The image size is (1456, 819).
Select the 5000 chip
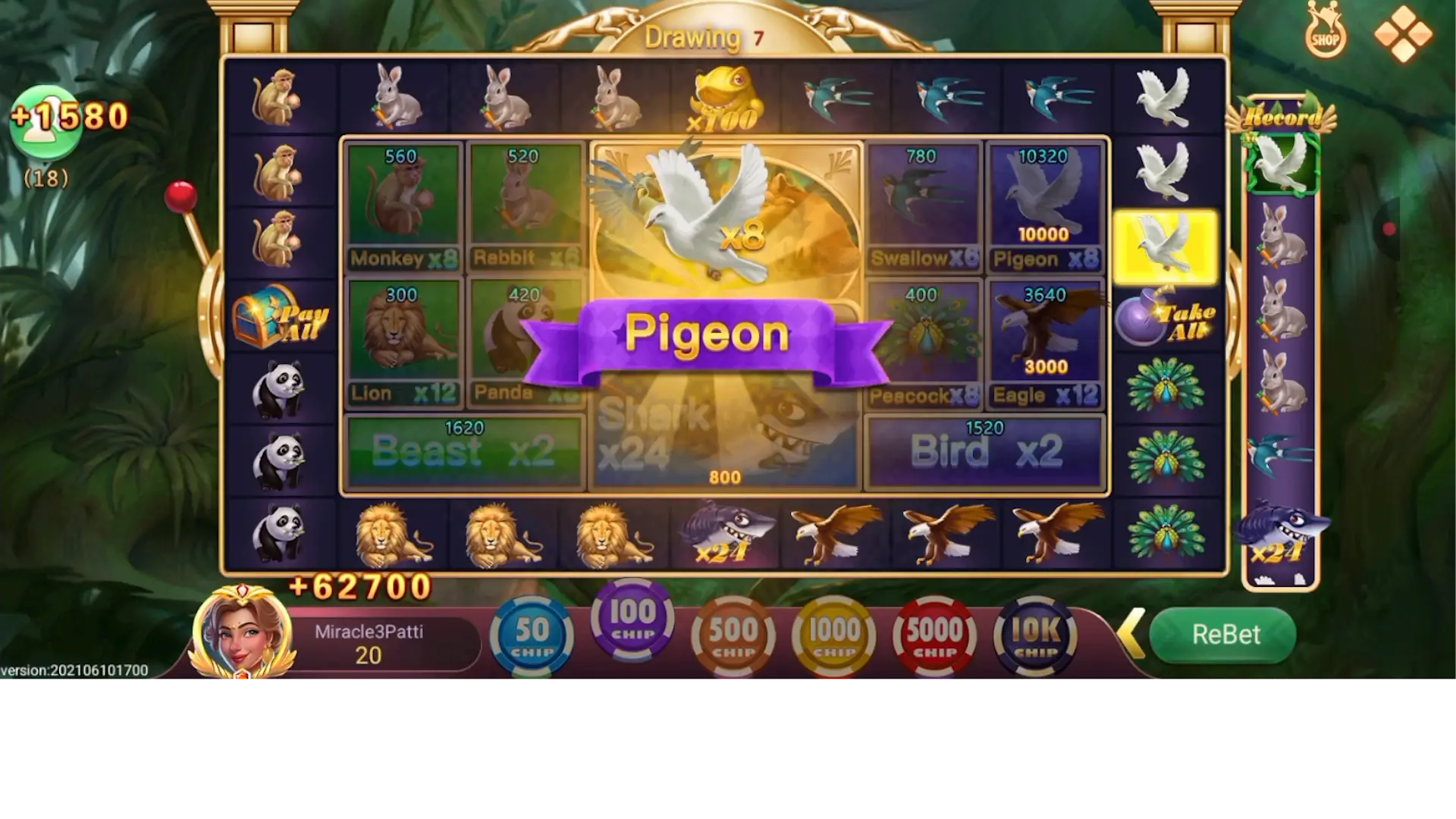tap(935, 635)
